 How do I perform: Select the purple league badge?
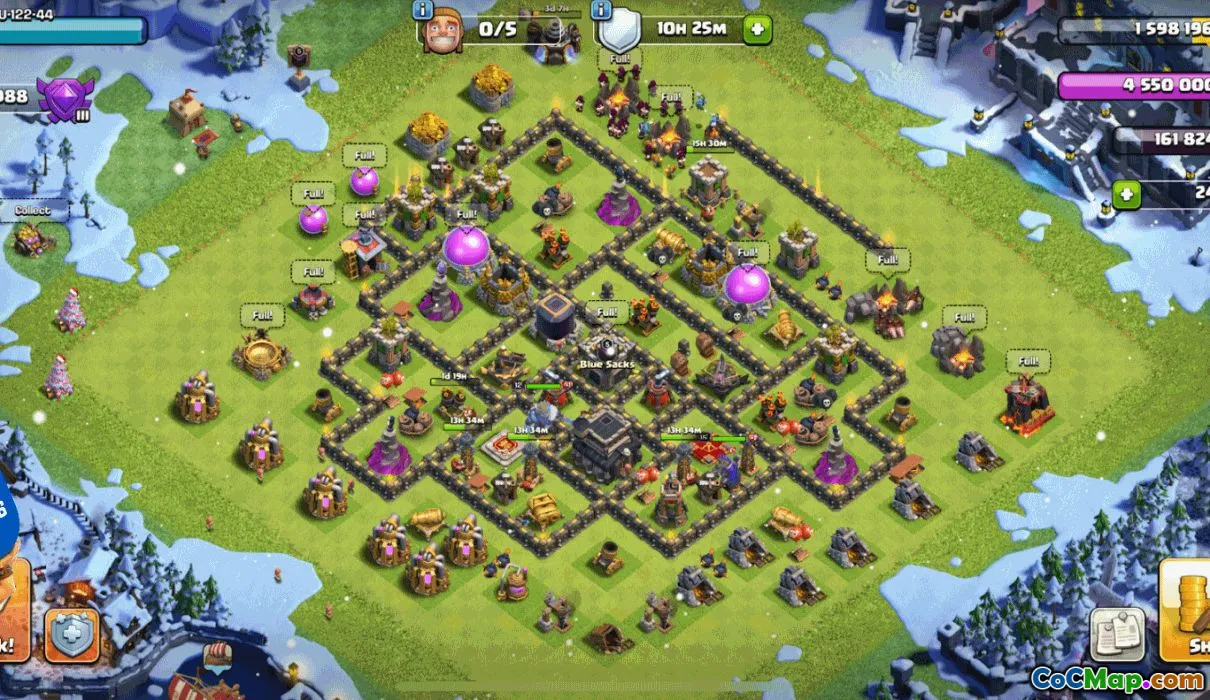(65, 98)
